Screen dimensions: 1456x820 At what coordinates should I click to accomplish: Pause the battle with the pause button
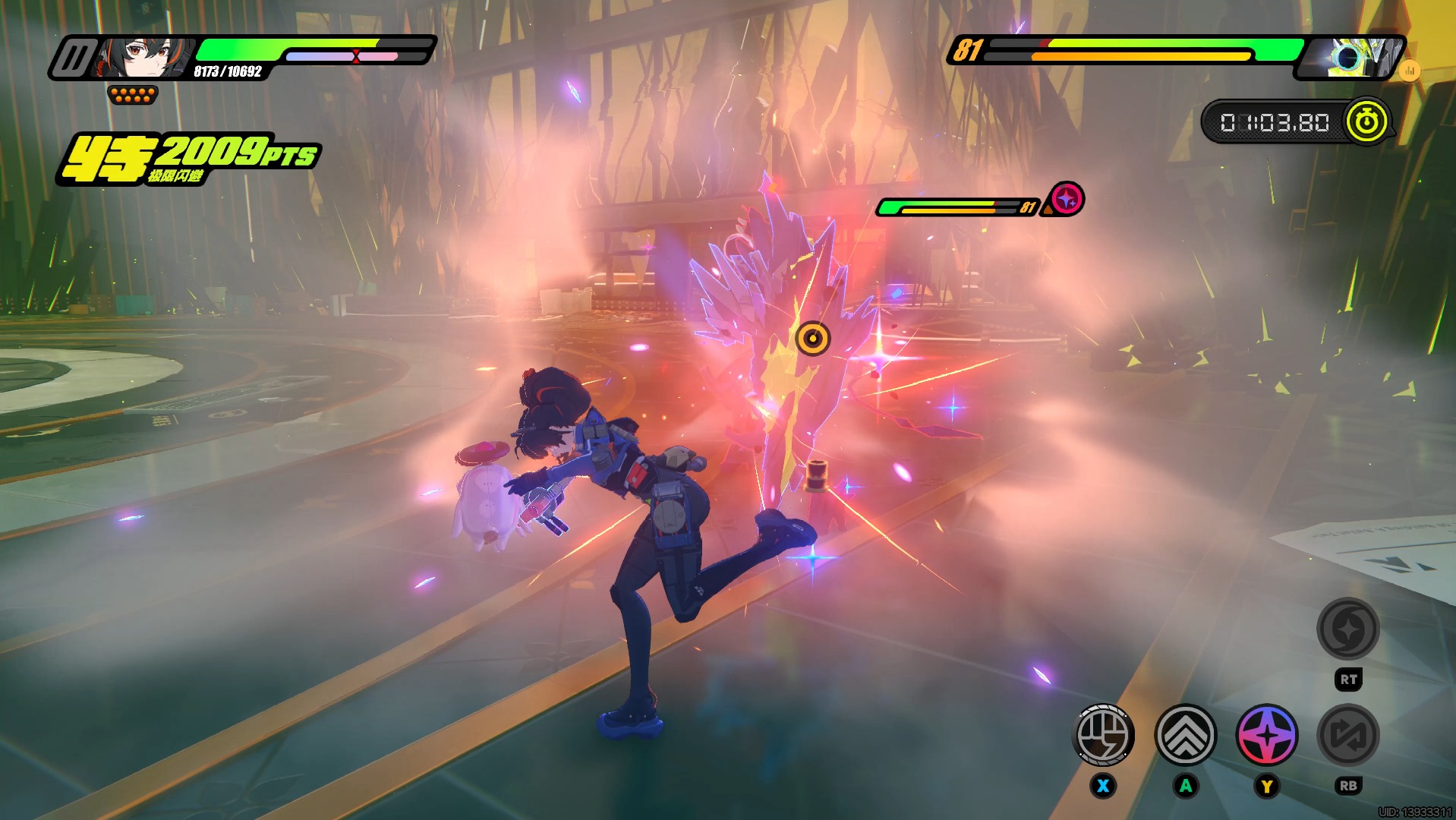[74, 58]
